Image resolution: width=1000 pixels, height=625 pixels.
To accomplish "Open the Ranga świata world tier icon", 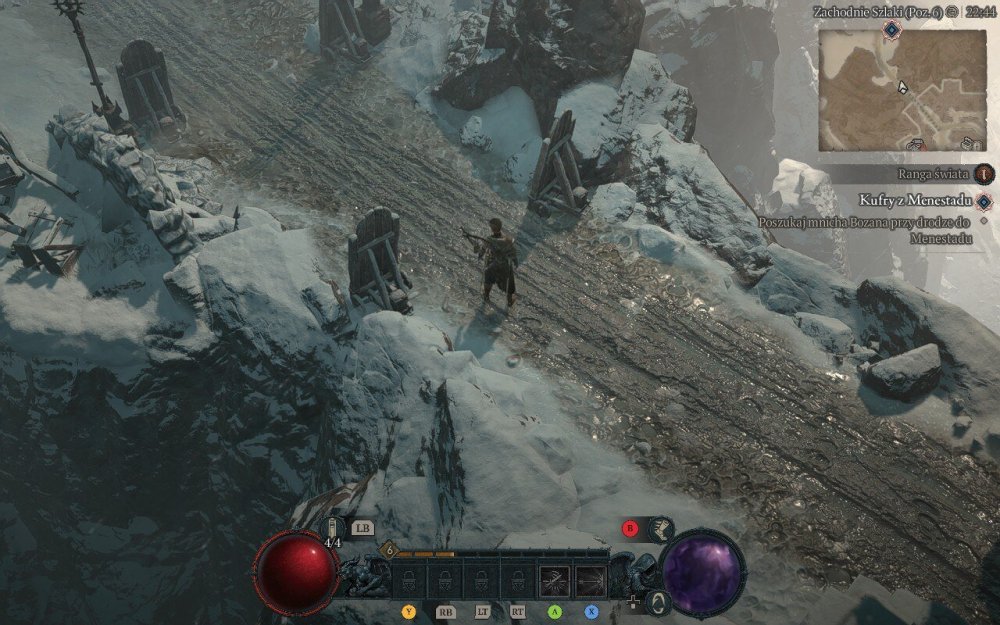I will tap(985, 174).
